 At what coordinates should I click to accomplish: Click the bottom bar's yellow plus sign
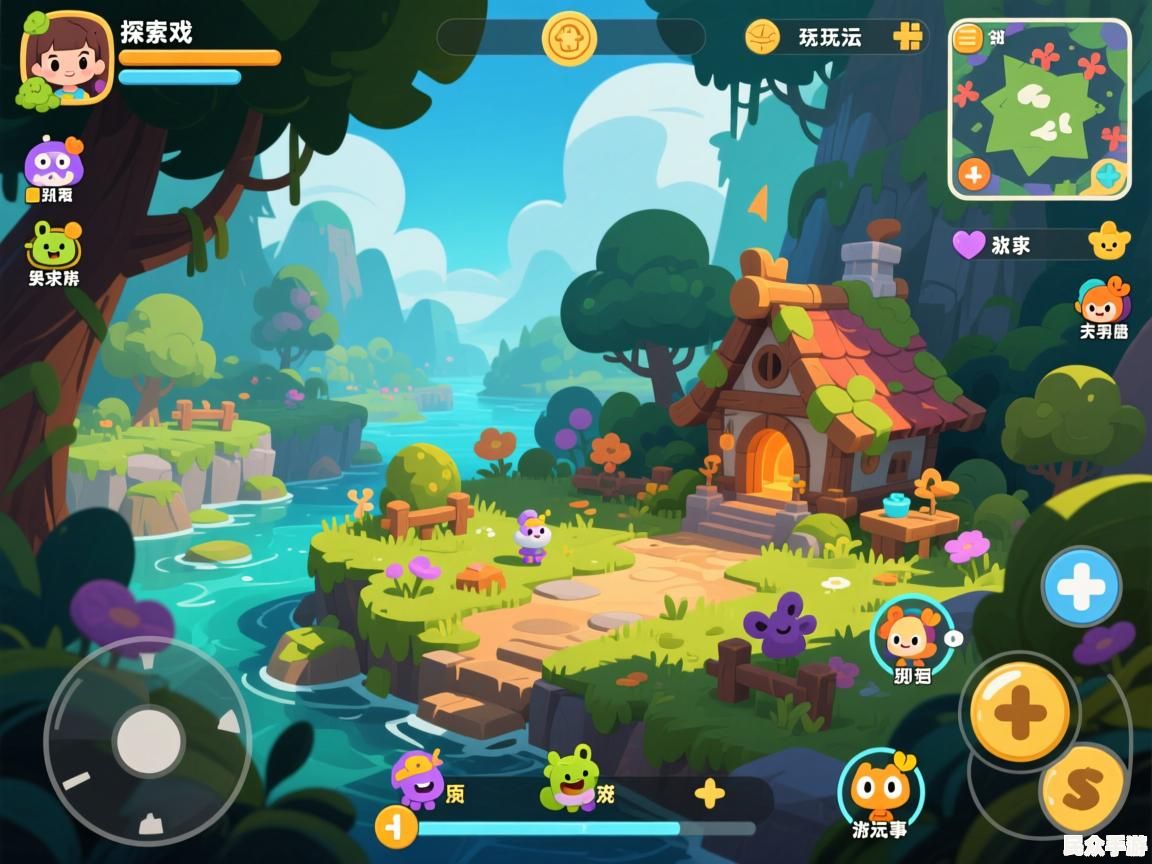click(x=709, y=794)
